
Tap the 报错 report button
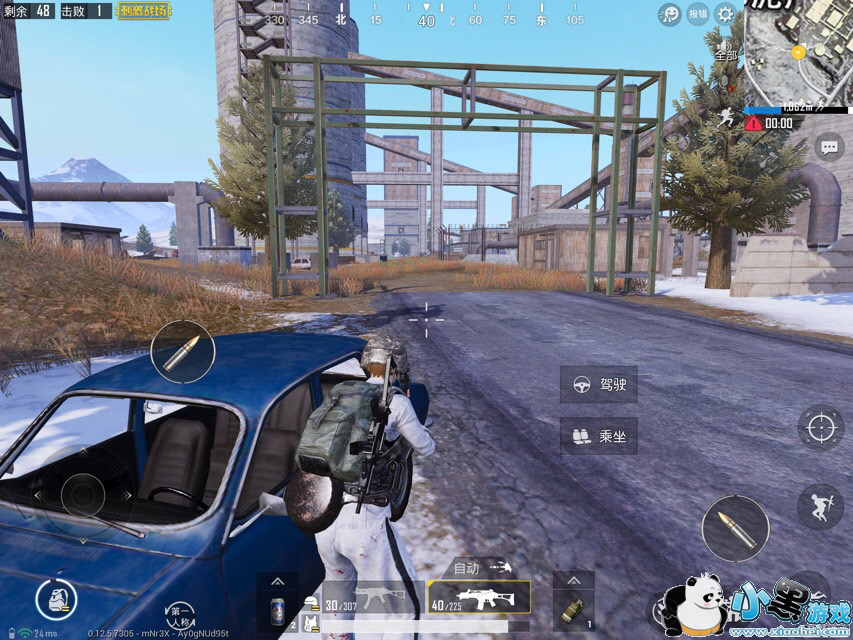[698, 14]
